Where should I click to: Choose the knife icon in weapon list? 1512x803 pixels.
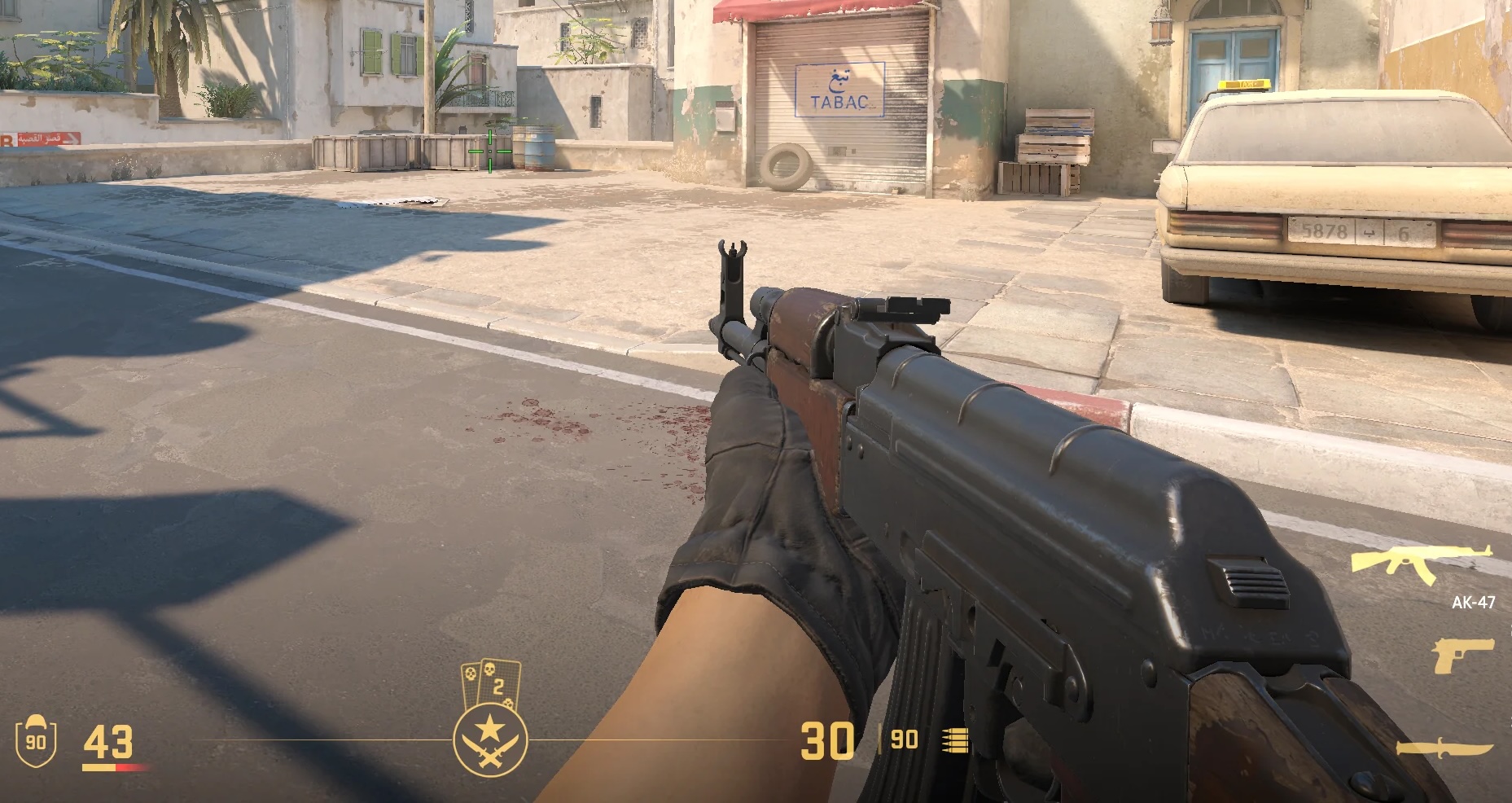pos(1444,748)
